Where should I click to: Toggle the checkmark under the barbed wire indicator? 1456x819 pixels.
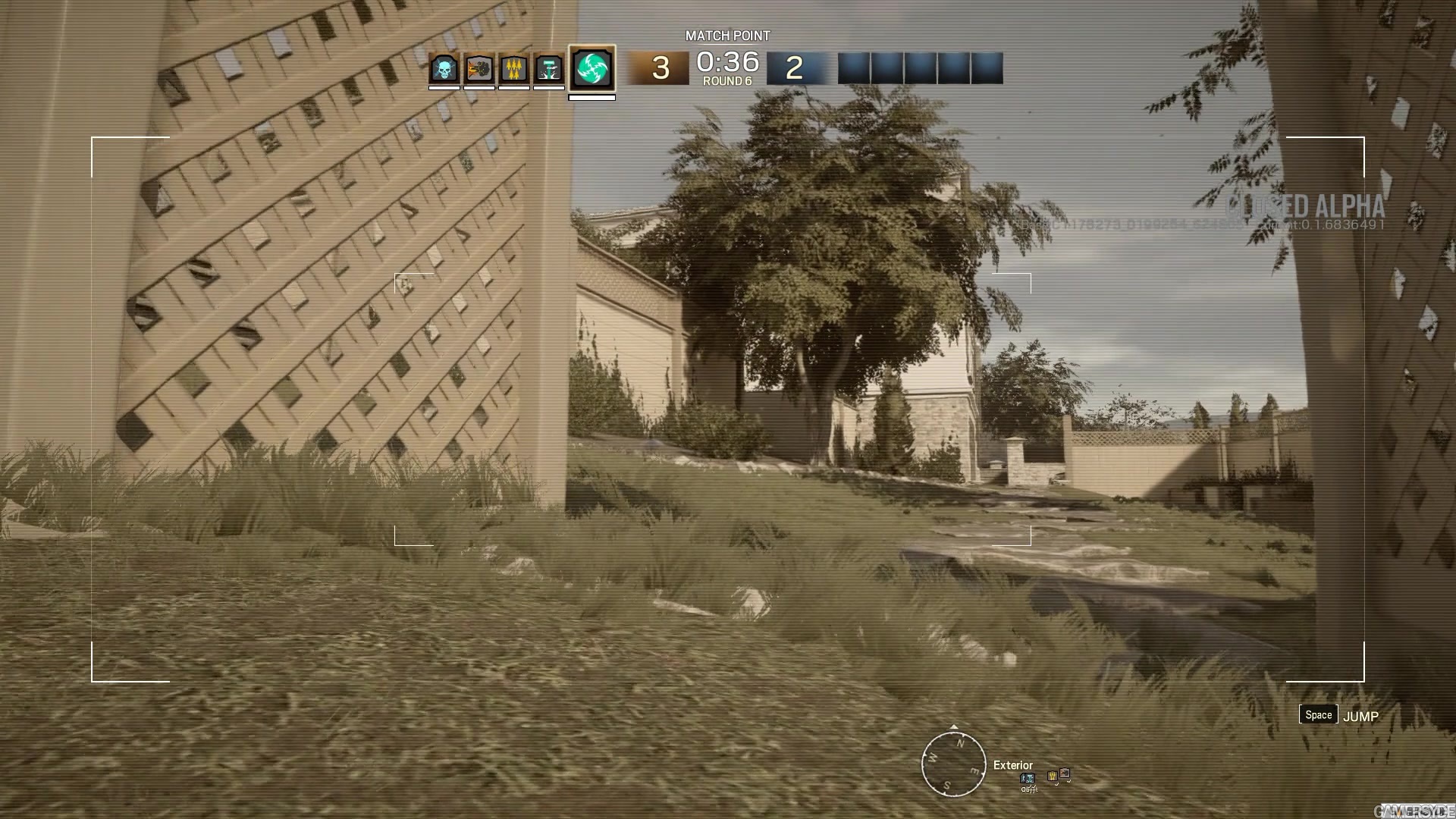(1056, 785)
